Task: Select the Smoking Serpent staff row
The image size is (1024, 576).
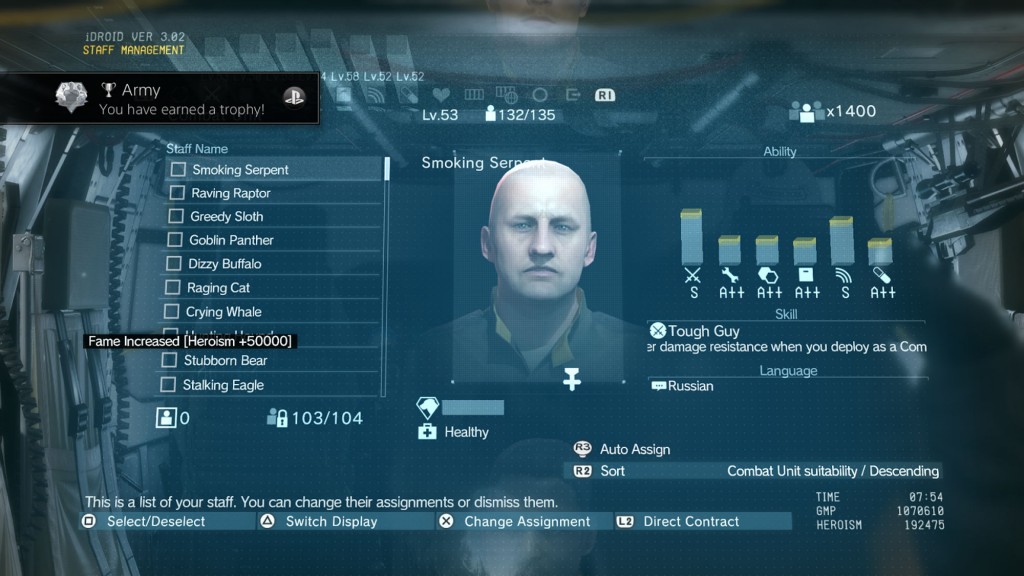Action: pos(240,170)
